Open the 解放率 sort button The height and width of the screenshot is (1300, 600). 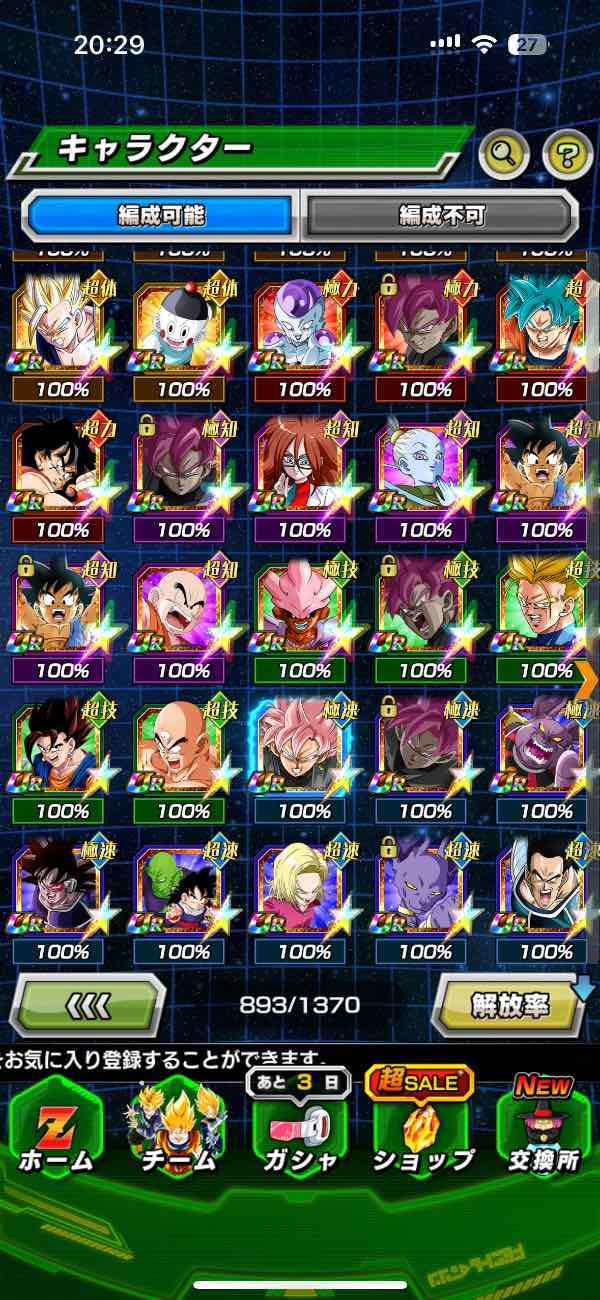pyautogui.click(x=510, y=1004)
